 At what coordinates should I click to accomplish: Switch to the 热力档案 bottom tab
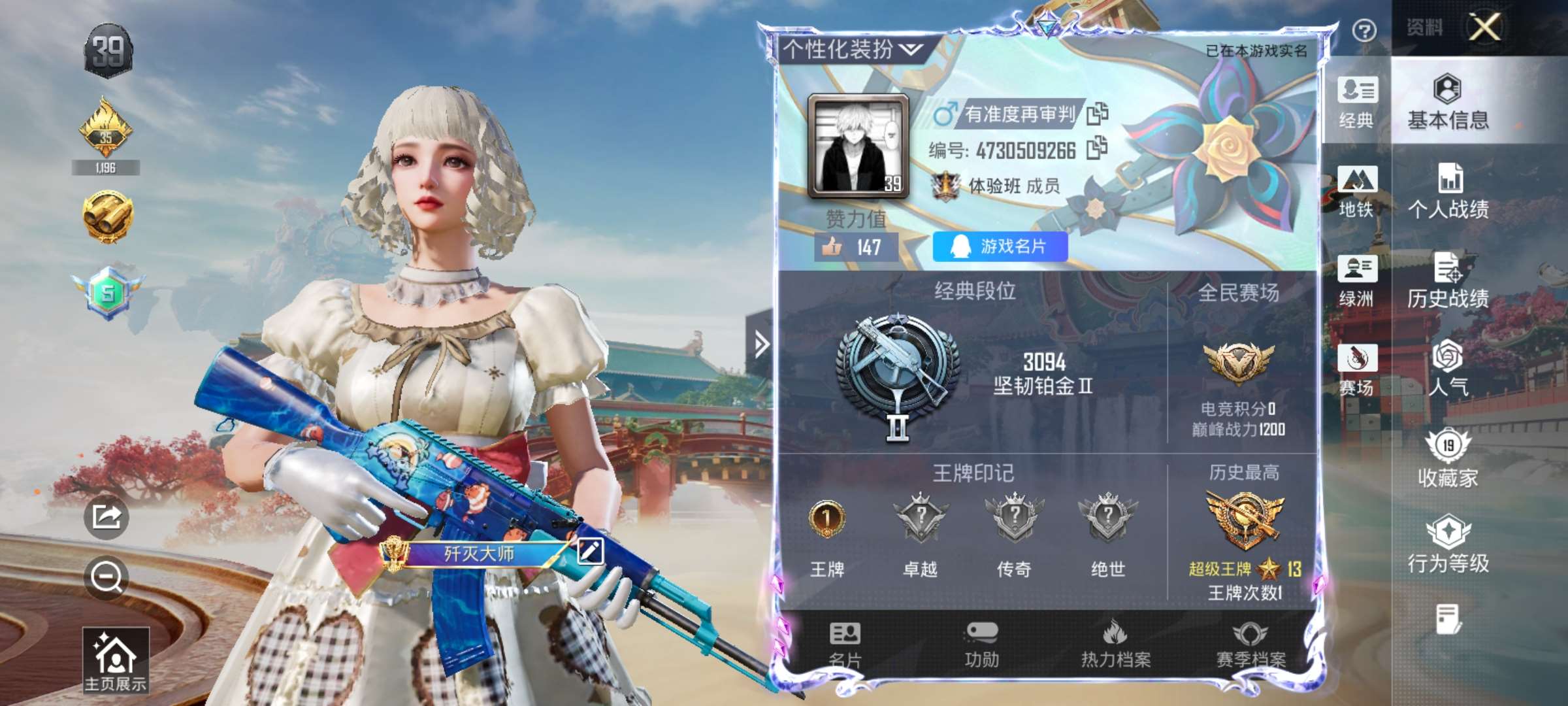tap(1116, 645)
